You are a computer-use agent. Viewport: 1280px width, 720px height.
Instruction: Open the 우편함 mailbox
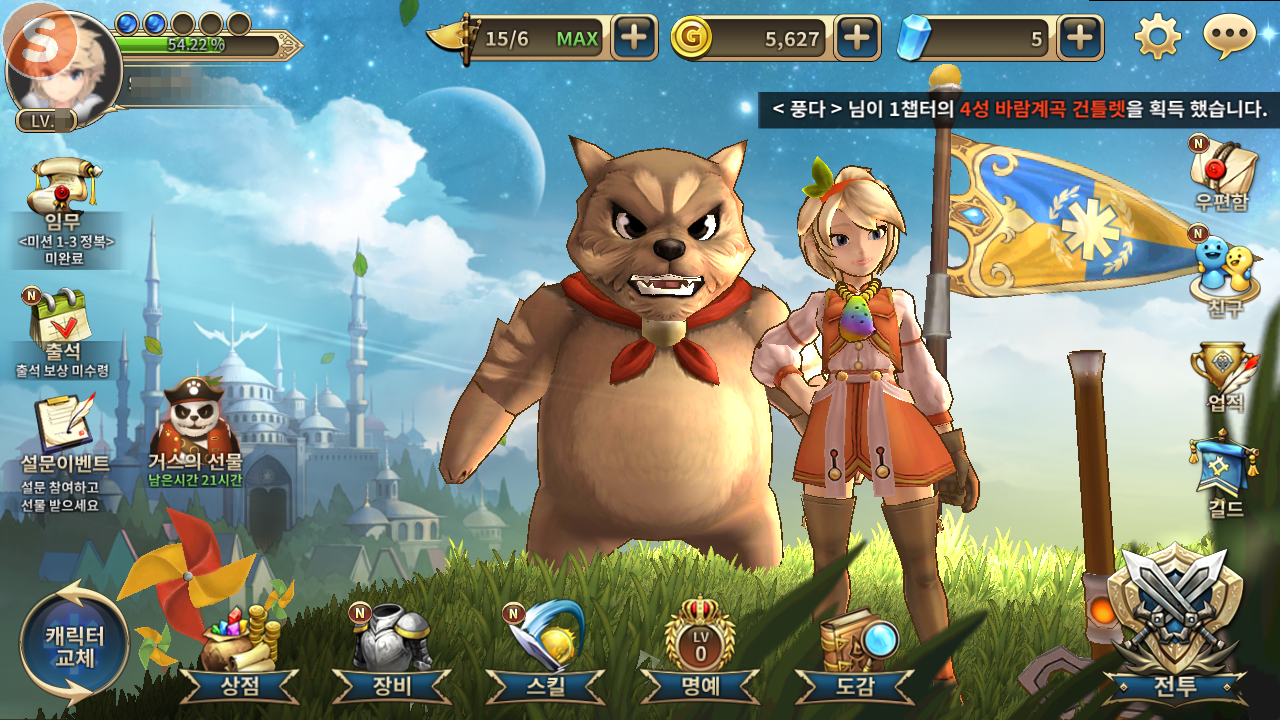[x=1222, y=170]
